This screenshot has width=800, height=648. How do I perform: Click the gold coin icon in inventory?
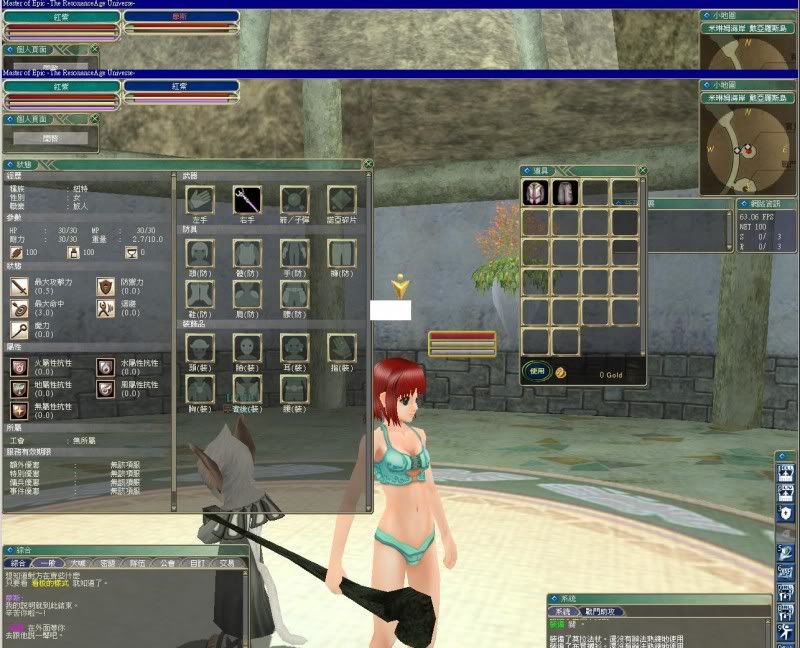pos(562,372)
